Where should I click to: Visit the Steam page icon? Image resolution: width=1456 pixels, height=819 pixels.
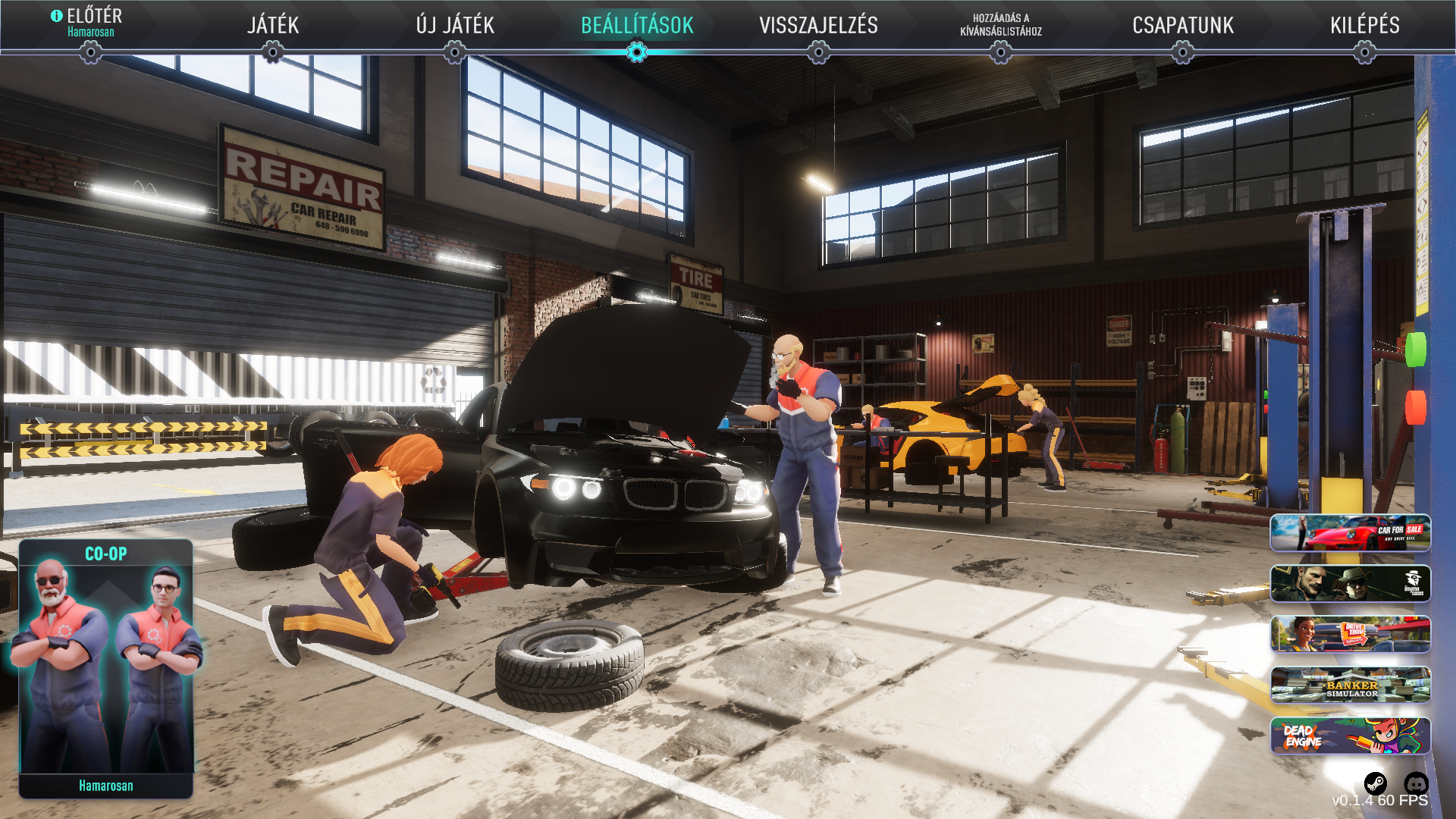point(1375,783)
